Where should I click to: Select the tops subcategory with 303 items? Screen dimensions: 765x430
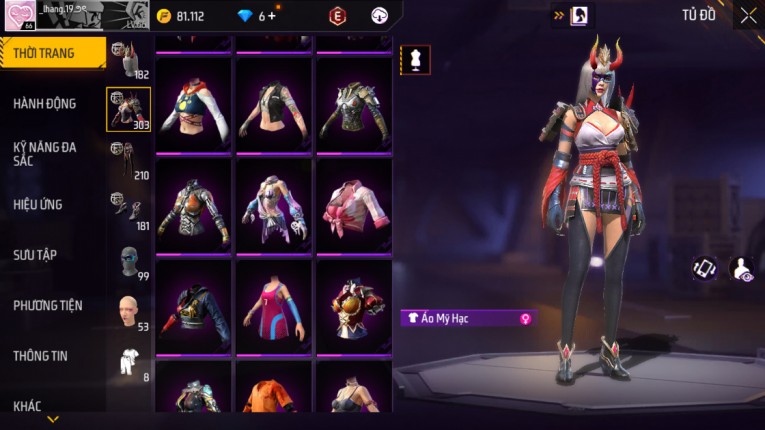(x=128, y=109)
